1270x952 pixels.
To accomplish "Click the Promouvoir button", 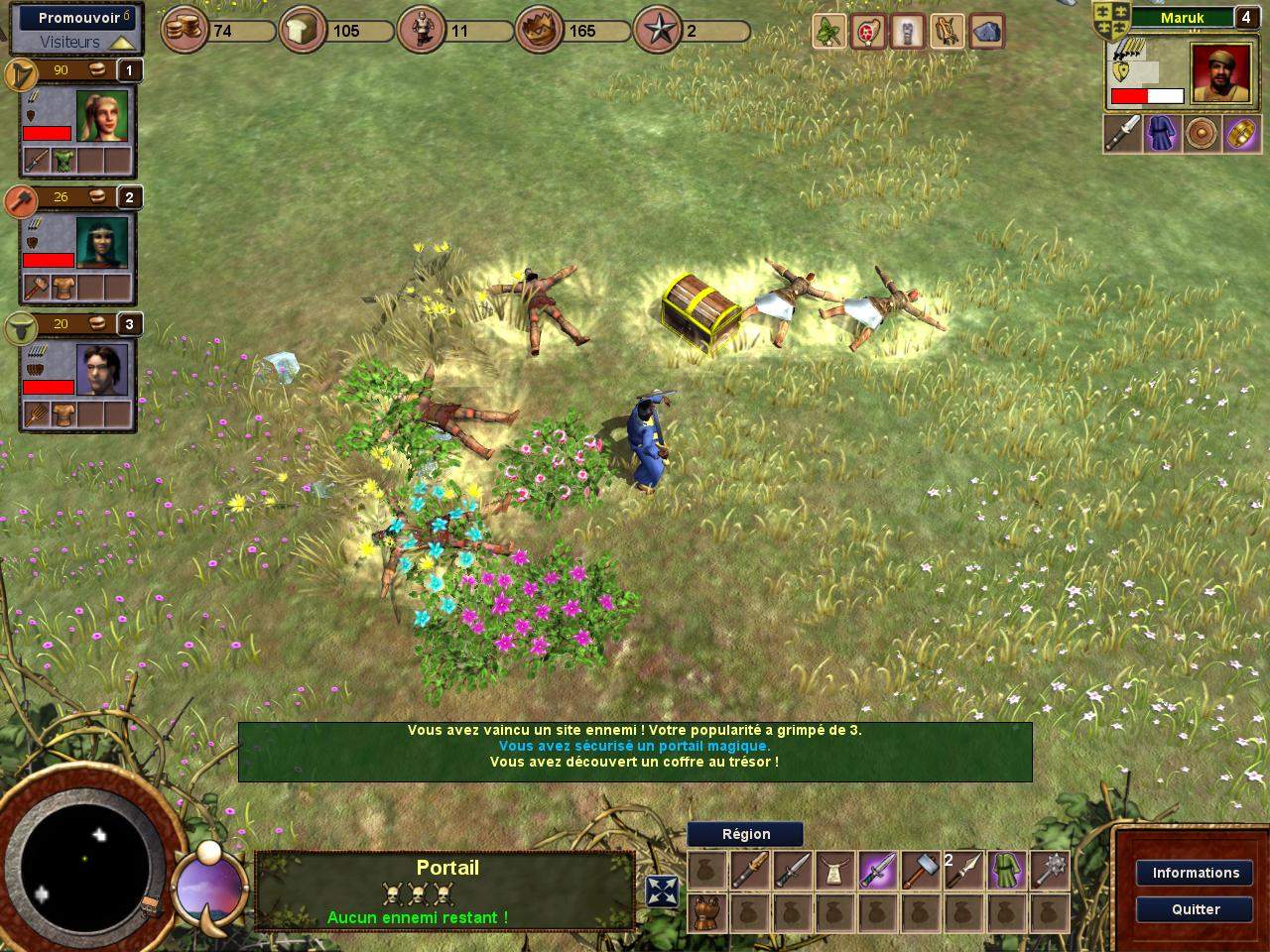I will (78, 18).
